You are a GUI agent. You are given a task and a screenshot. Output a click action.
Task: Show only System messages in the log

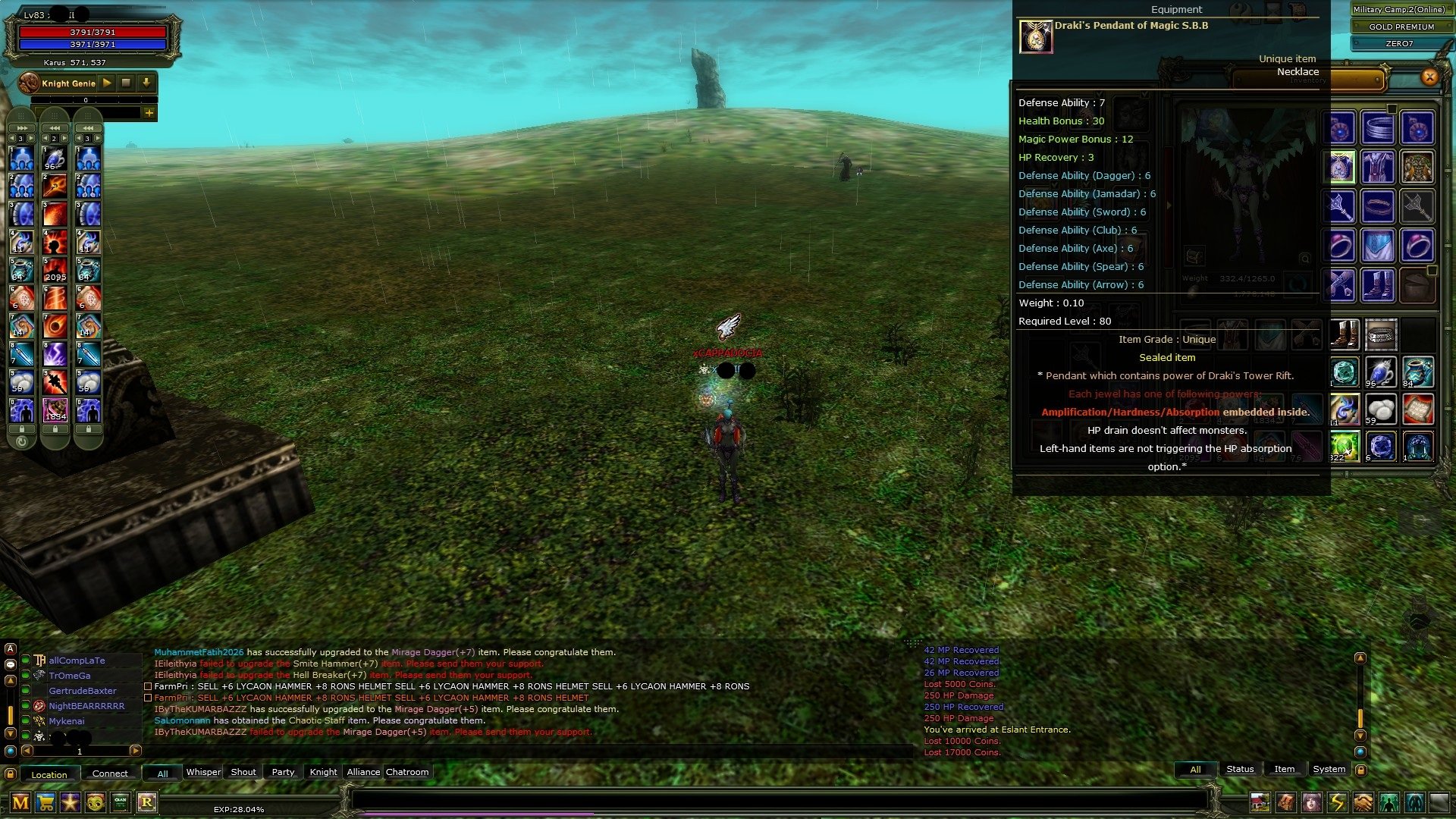(1329, 769)
